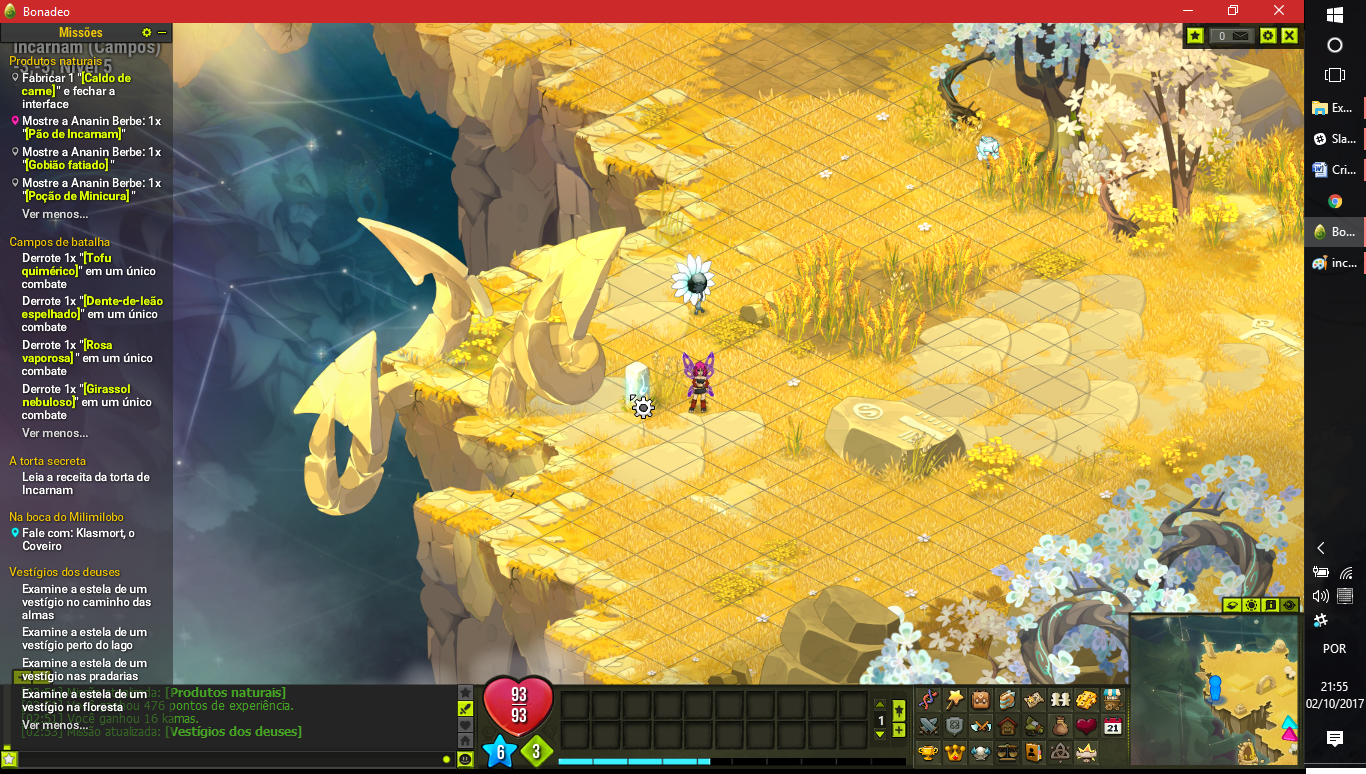1366x774 pixels.
Task: Click the gold trophy achievements icon
Action: pos(929,752)
